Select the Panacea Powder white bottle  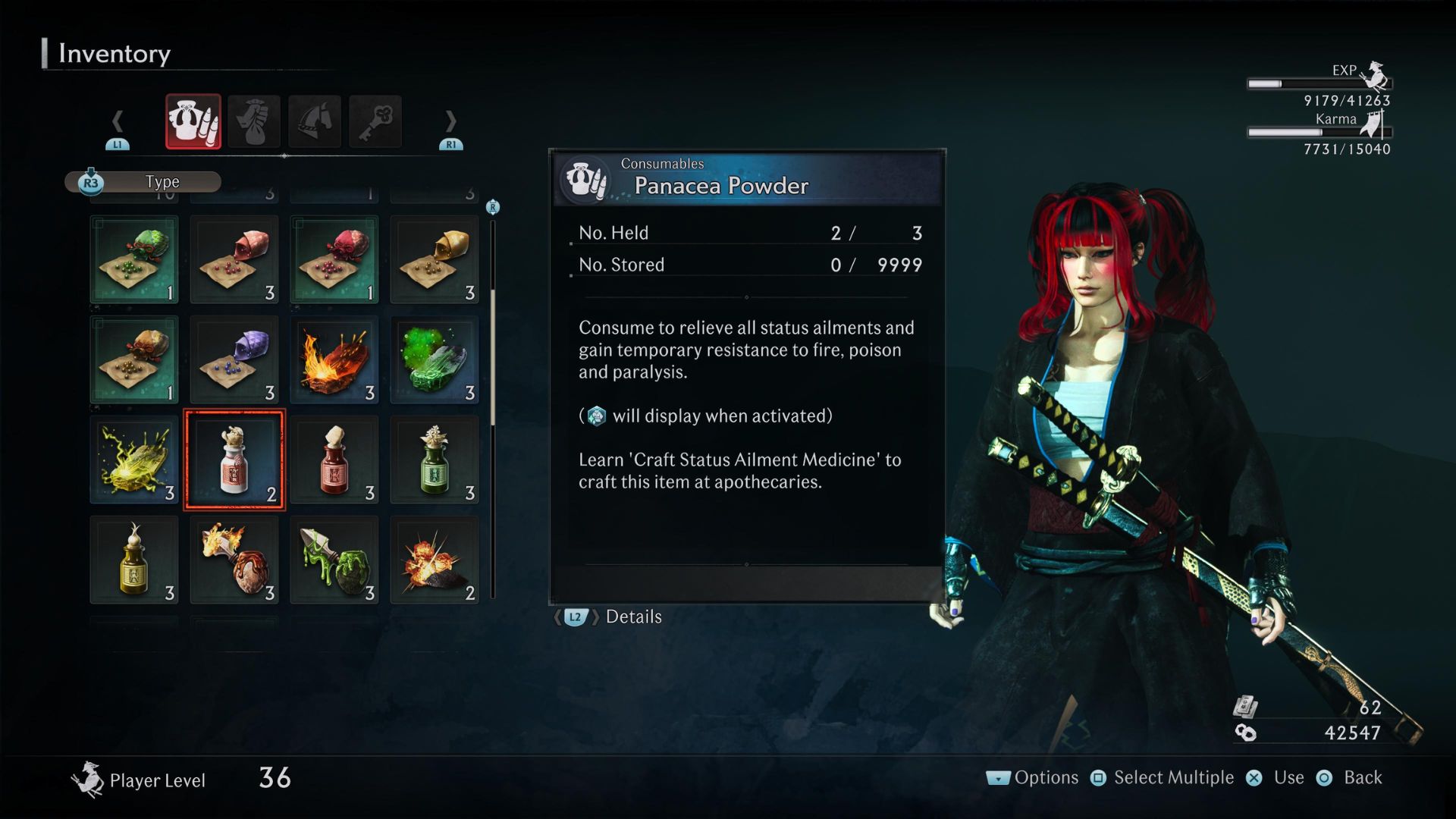(234, 460)
